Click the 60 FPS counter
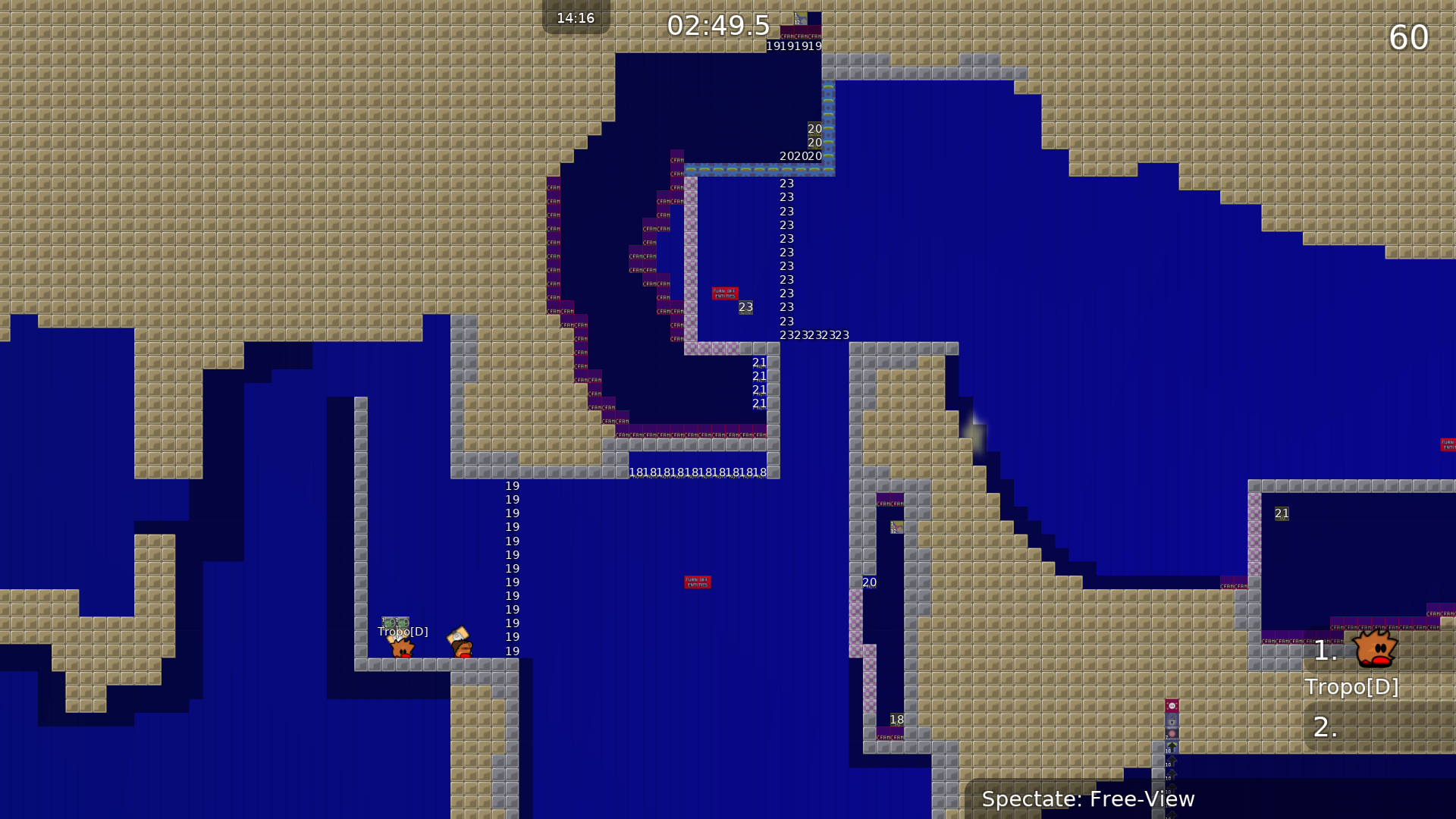Viewport: 1456px width, 819px height. click(x=1409, y=37)
